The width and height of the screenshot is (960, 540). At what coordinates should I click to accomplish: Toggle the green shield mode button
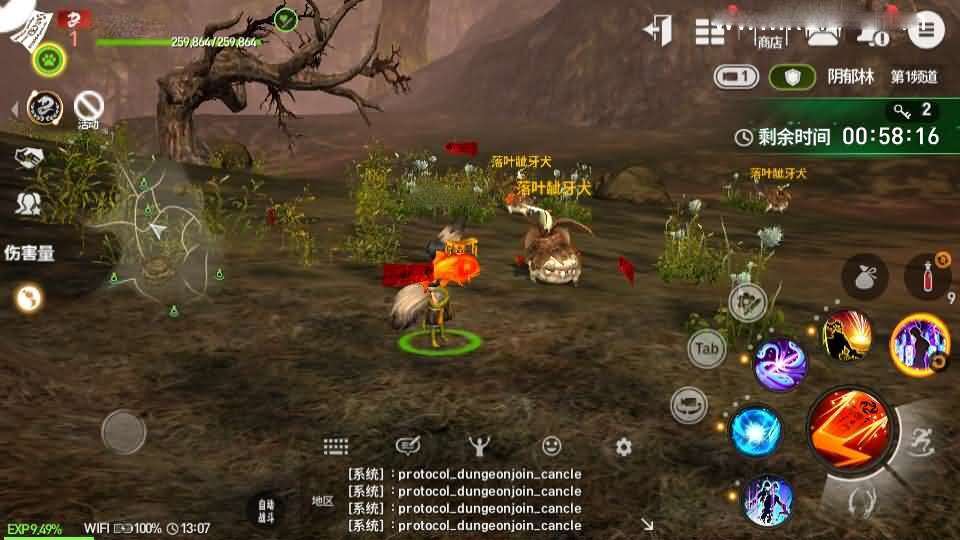point(792,77)
